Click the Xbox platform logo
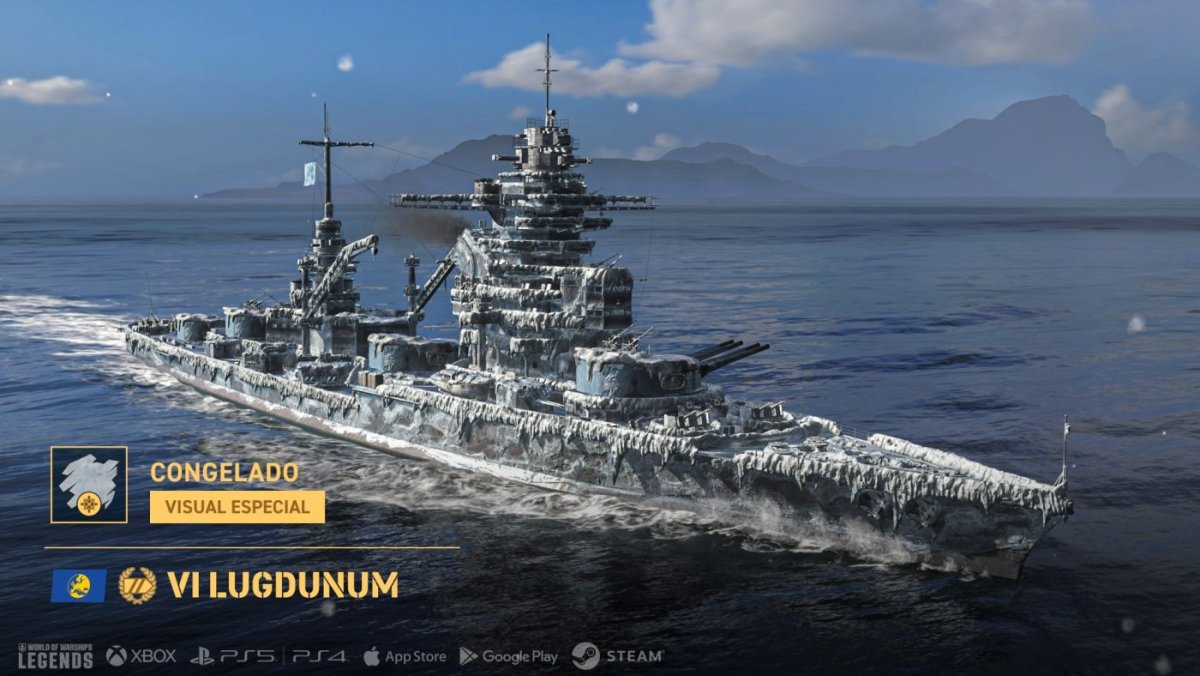Viewport: 1200px width, 676px height. tap(141, 656)
